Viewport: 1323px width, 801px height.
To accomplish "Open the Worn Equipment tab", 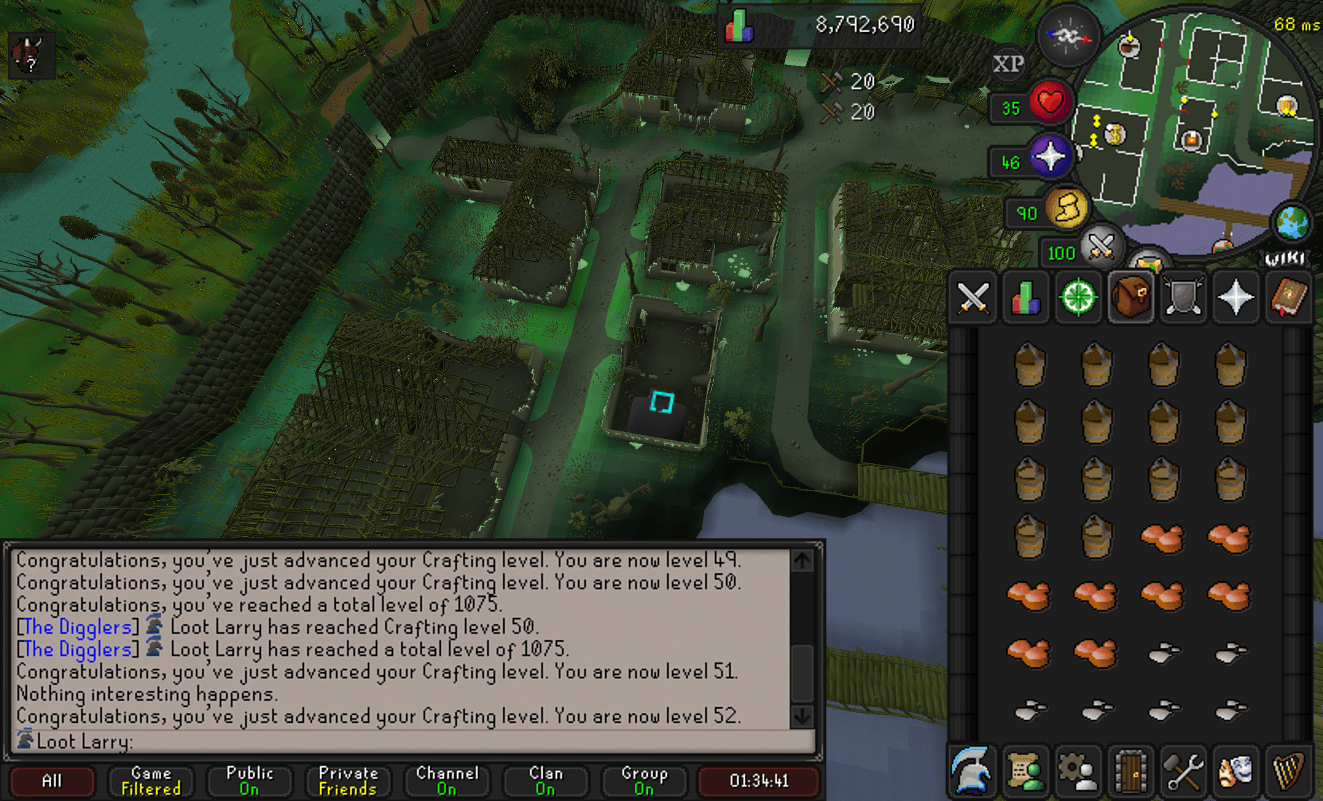I will [x=1183, y=296].
